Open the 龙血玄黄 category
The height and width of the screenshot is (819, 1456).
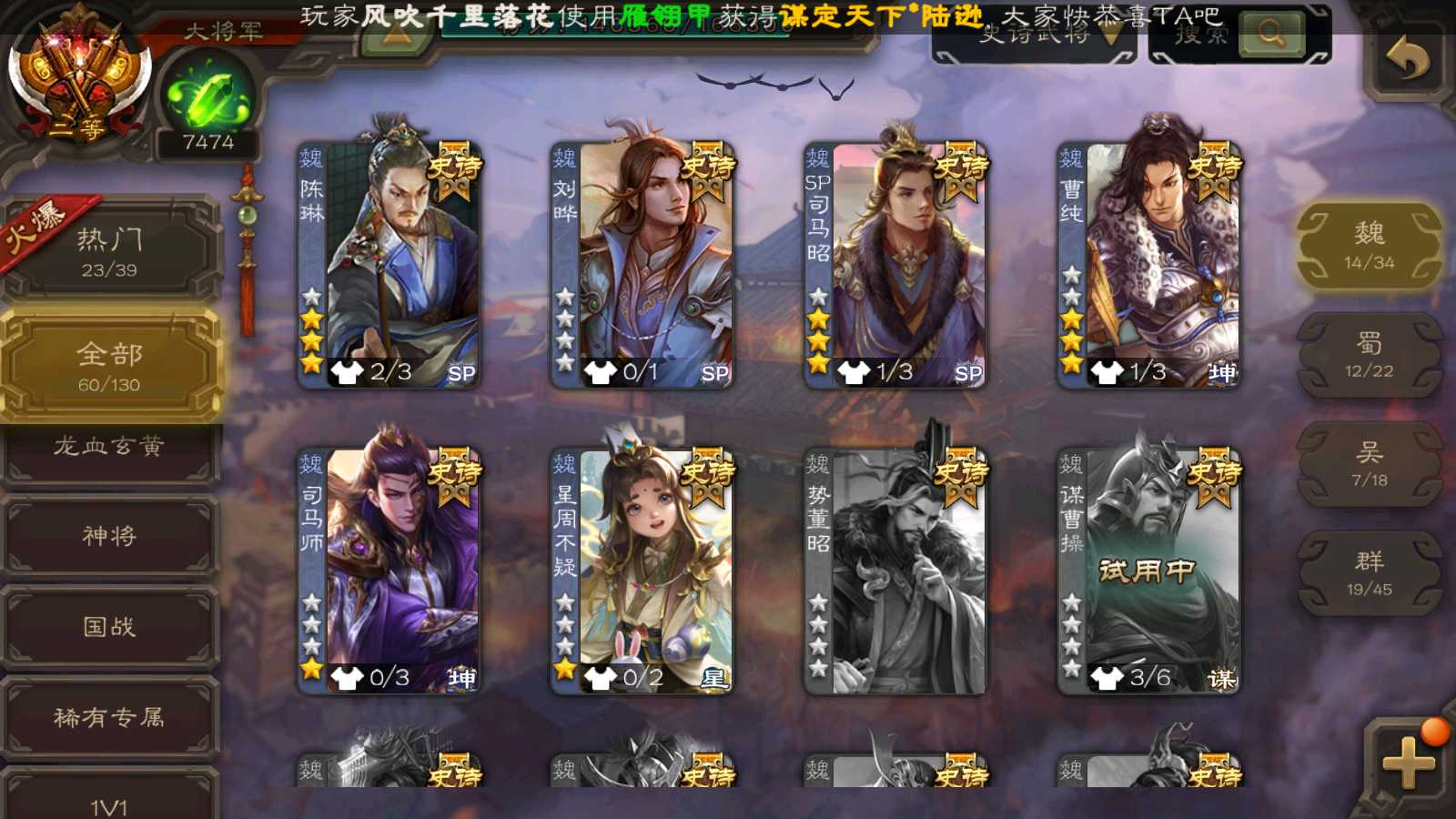coord(109,448)
